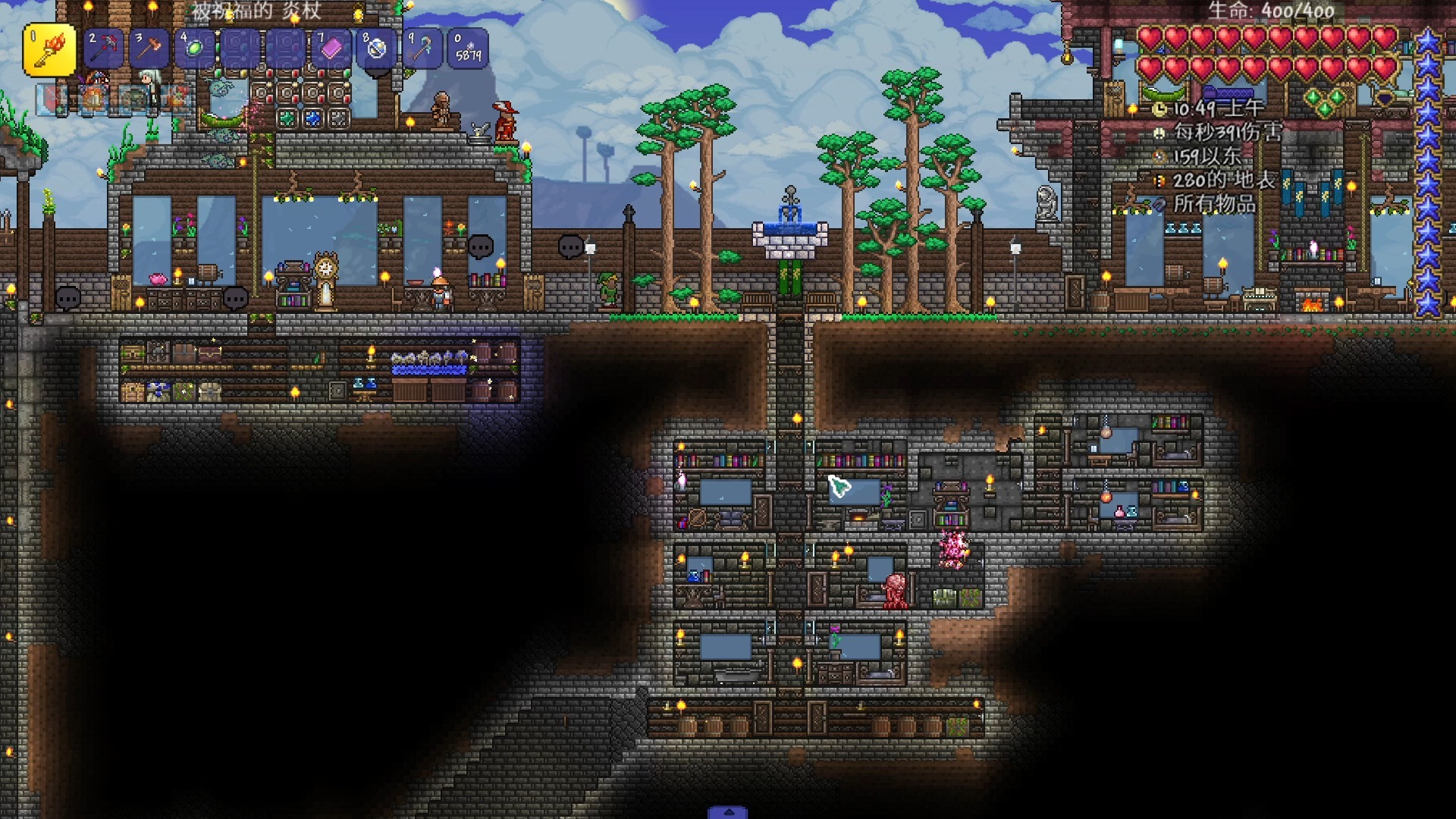Select the red pickaxe in slot 2
The image size is (1456, 819).
[103, 49]
